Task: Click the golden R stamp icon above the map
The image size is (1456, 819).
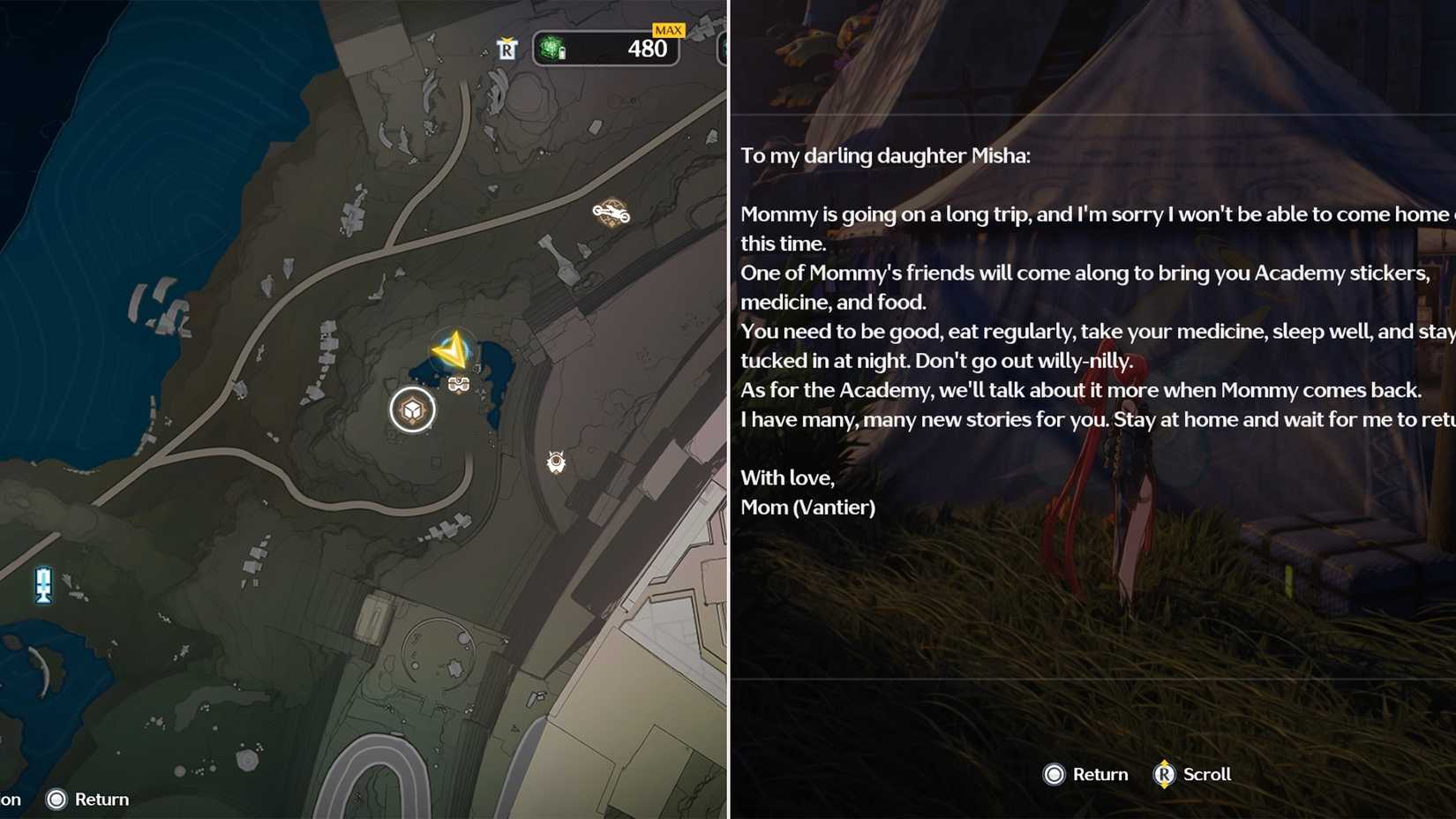Action: click(x=506, y=49)
